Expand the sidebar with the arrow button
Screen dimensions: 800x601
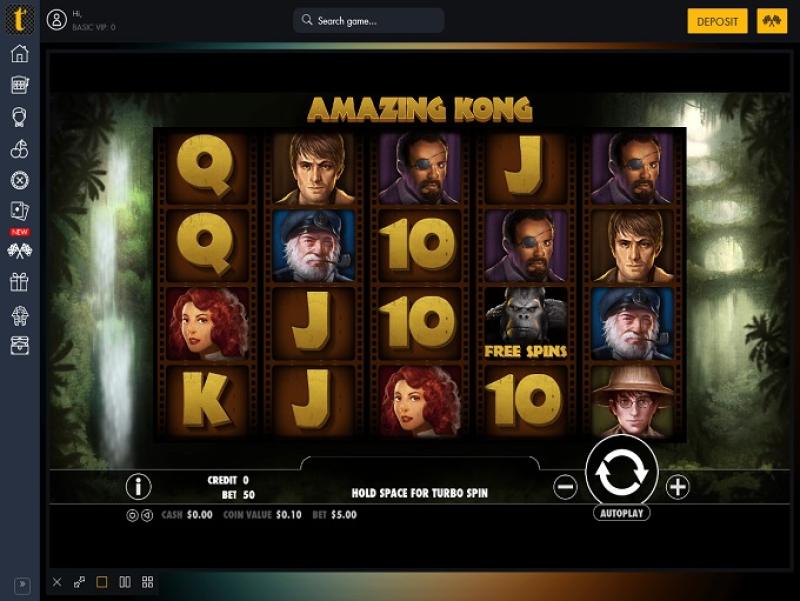point(21,585)
